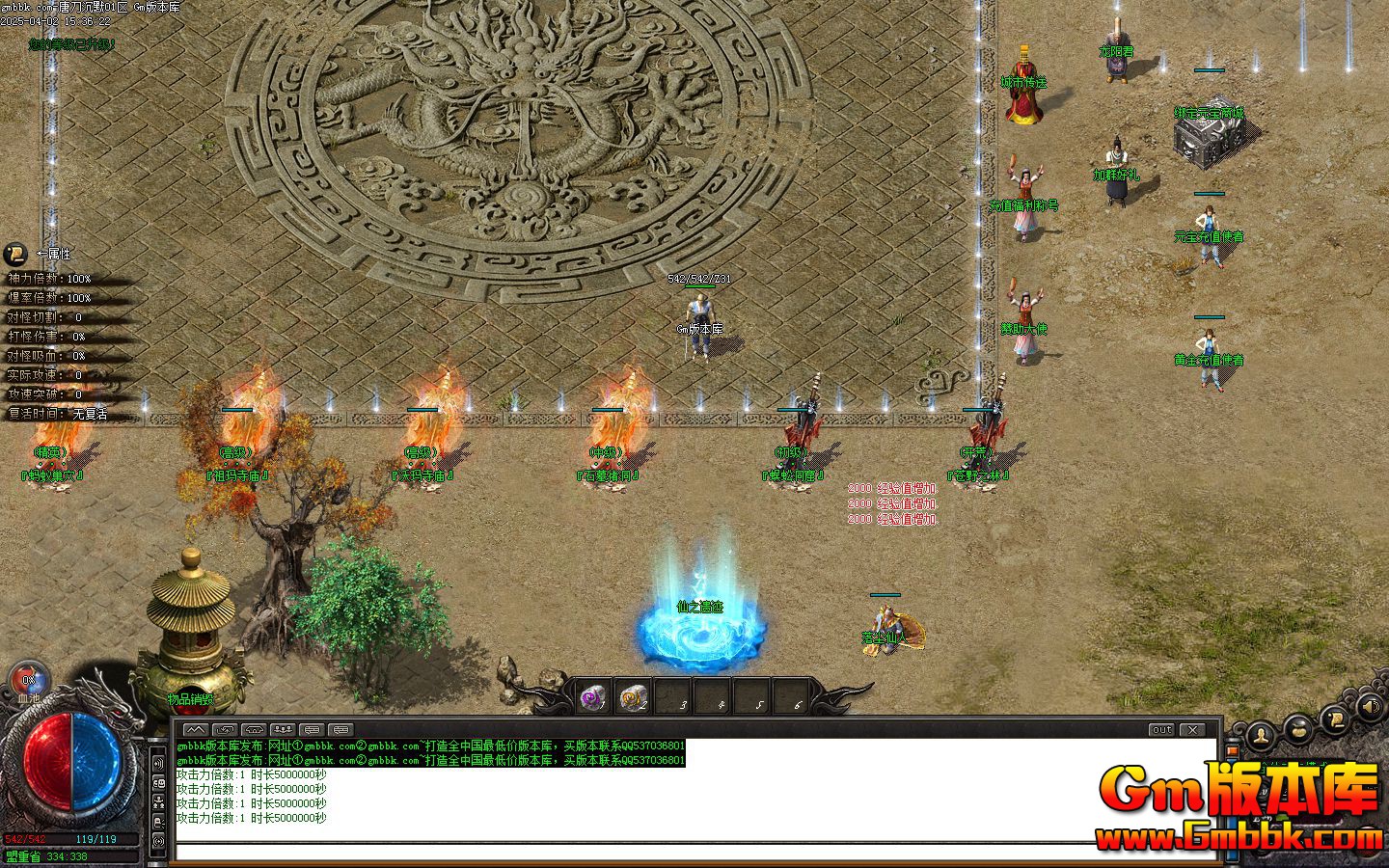The image size is (1389, 868).
Task: Open the inventory bag icon bottom-right
Action: [1296, 731]
